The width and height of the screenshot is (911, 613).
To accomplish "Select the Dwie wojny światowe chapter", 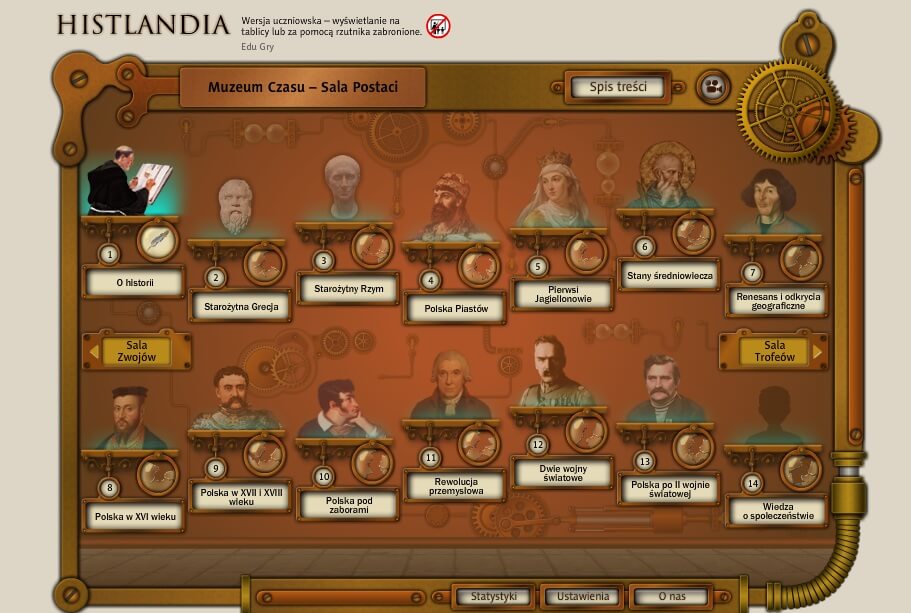I will coord(562,473).
